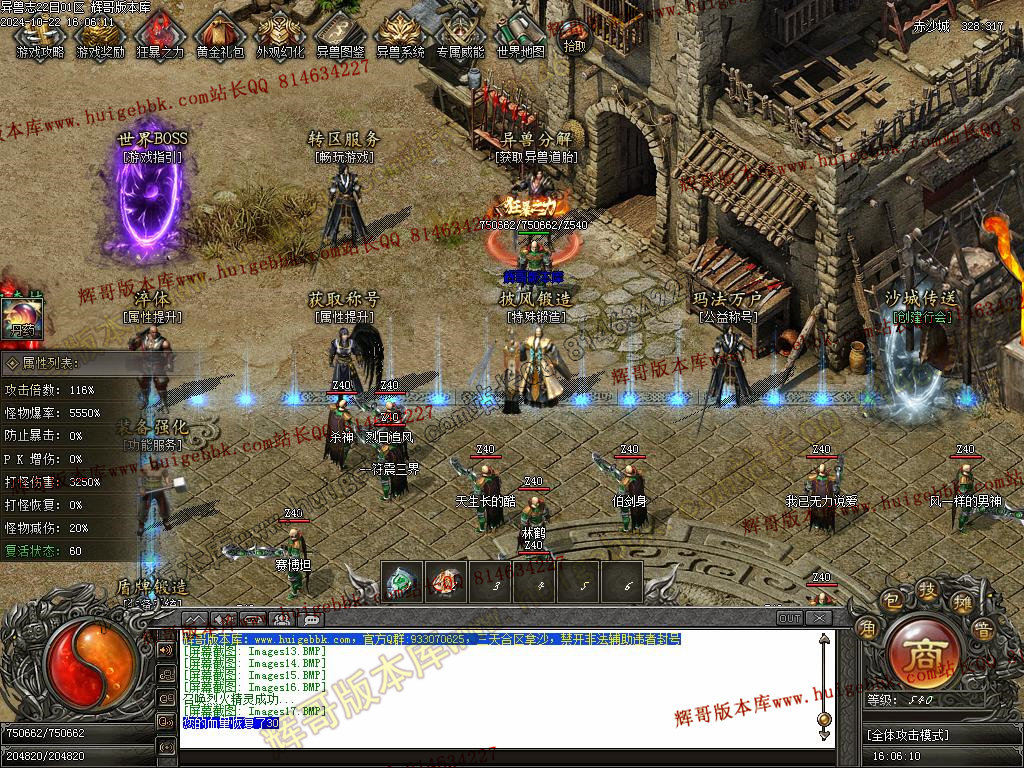Open the stall 摊 button

962,603
